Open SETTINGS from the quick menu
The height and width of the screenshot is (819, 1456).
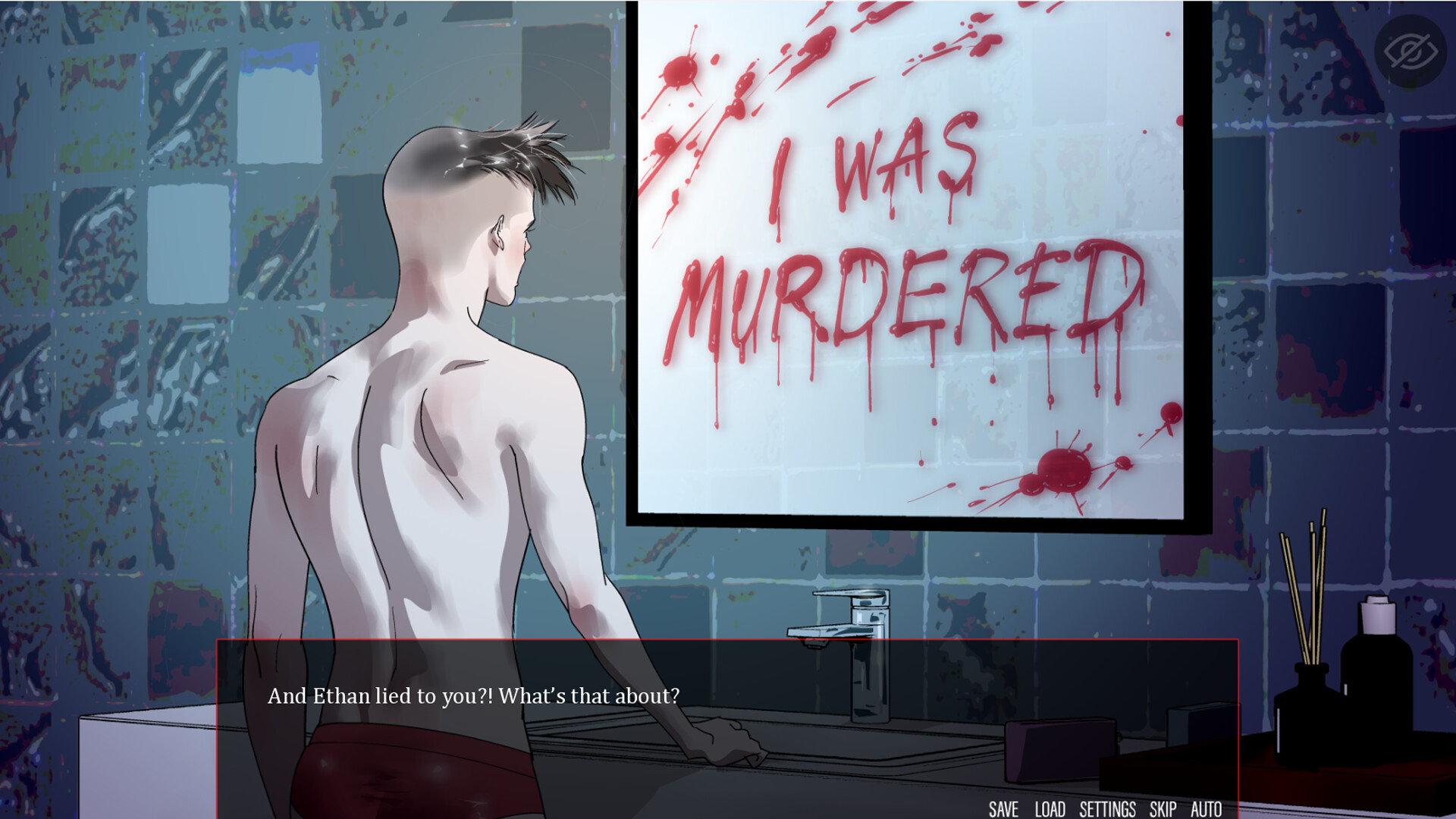click(x=1108, y=808)
